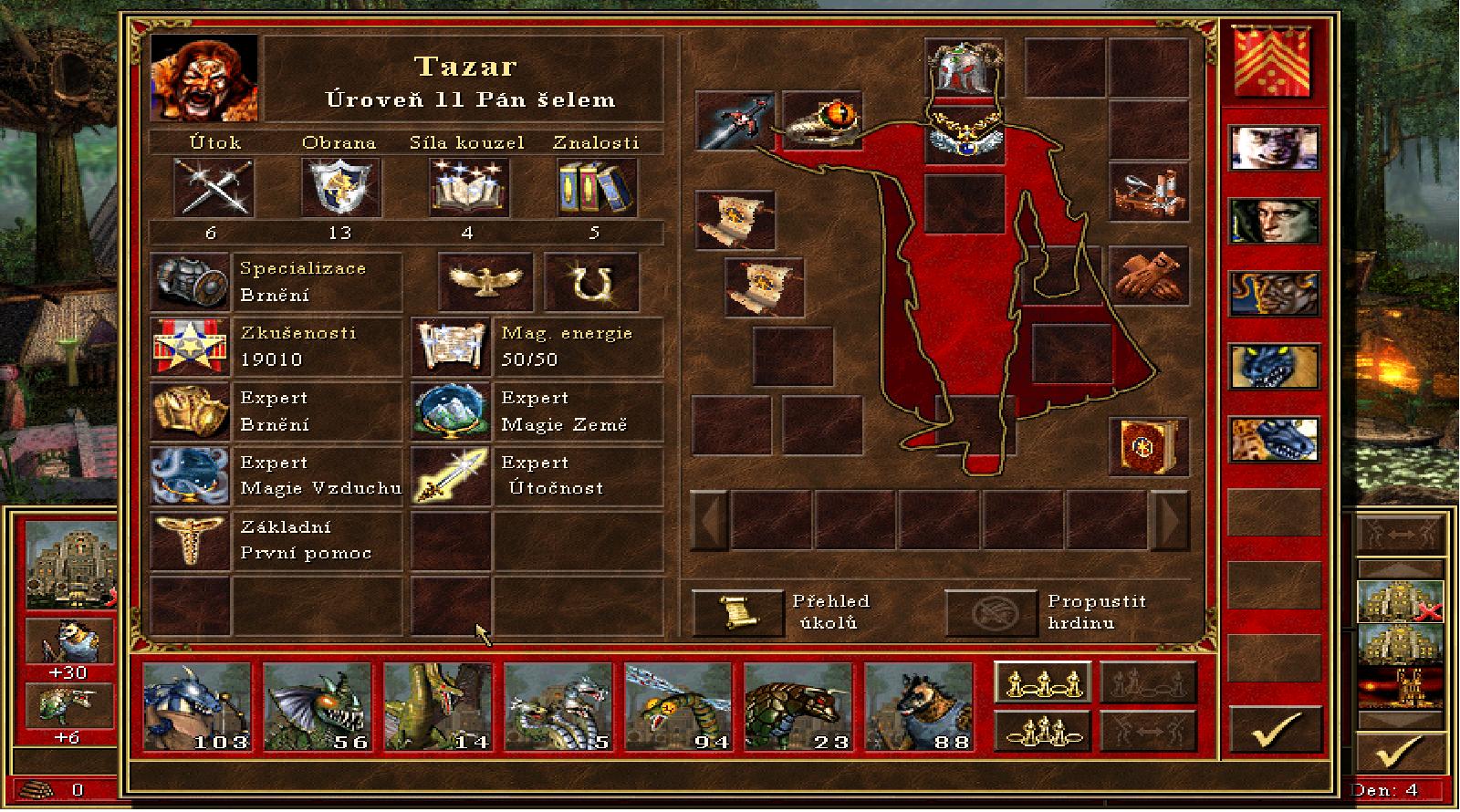View the Expert Magie Země skill
This screenshot has height=812, width=1460.
(x=451, y=411)
